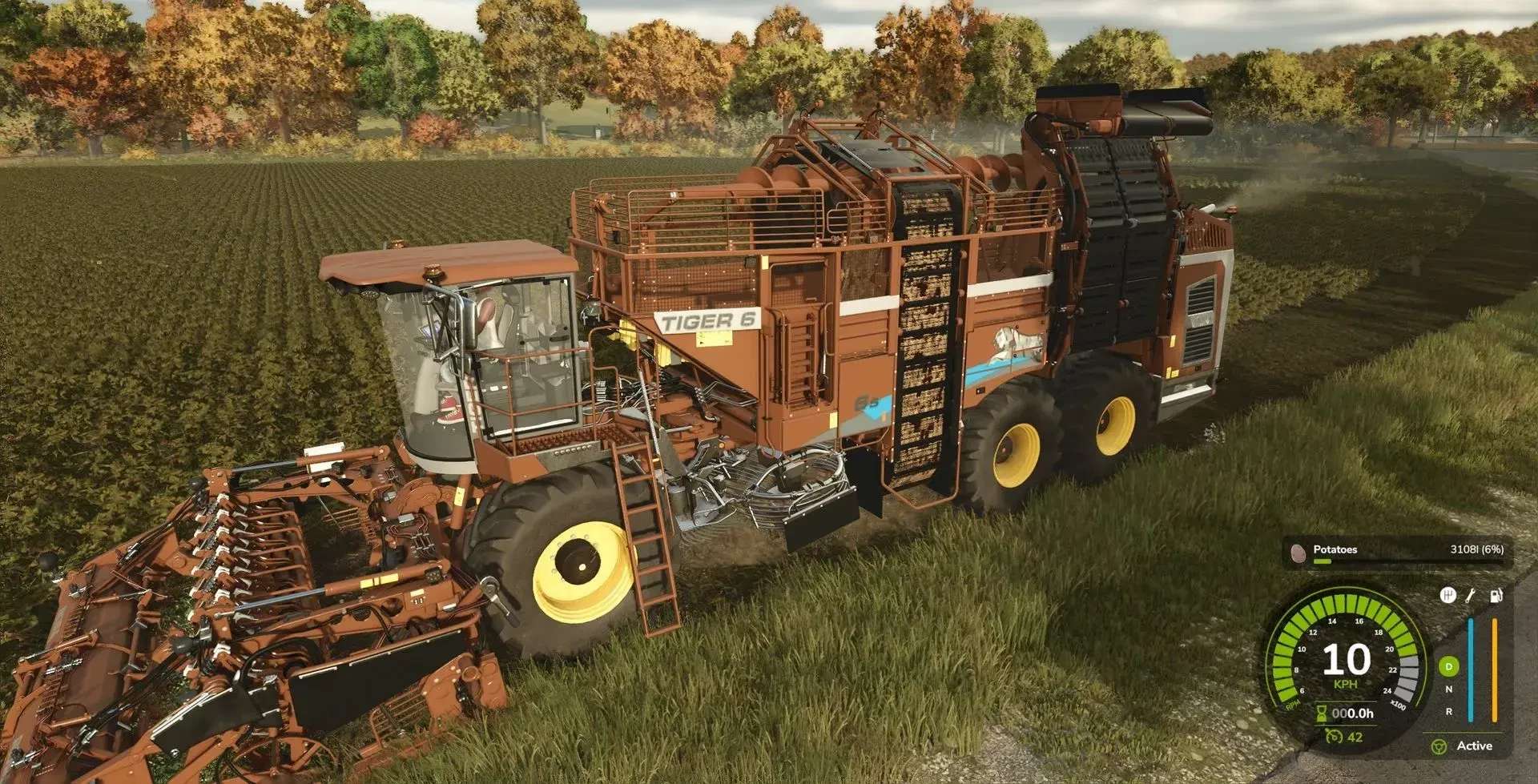Screen dimensions: 1538x784
Task: Click the green D drive gear indicator
Action: pos(1448,667)
